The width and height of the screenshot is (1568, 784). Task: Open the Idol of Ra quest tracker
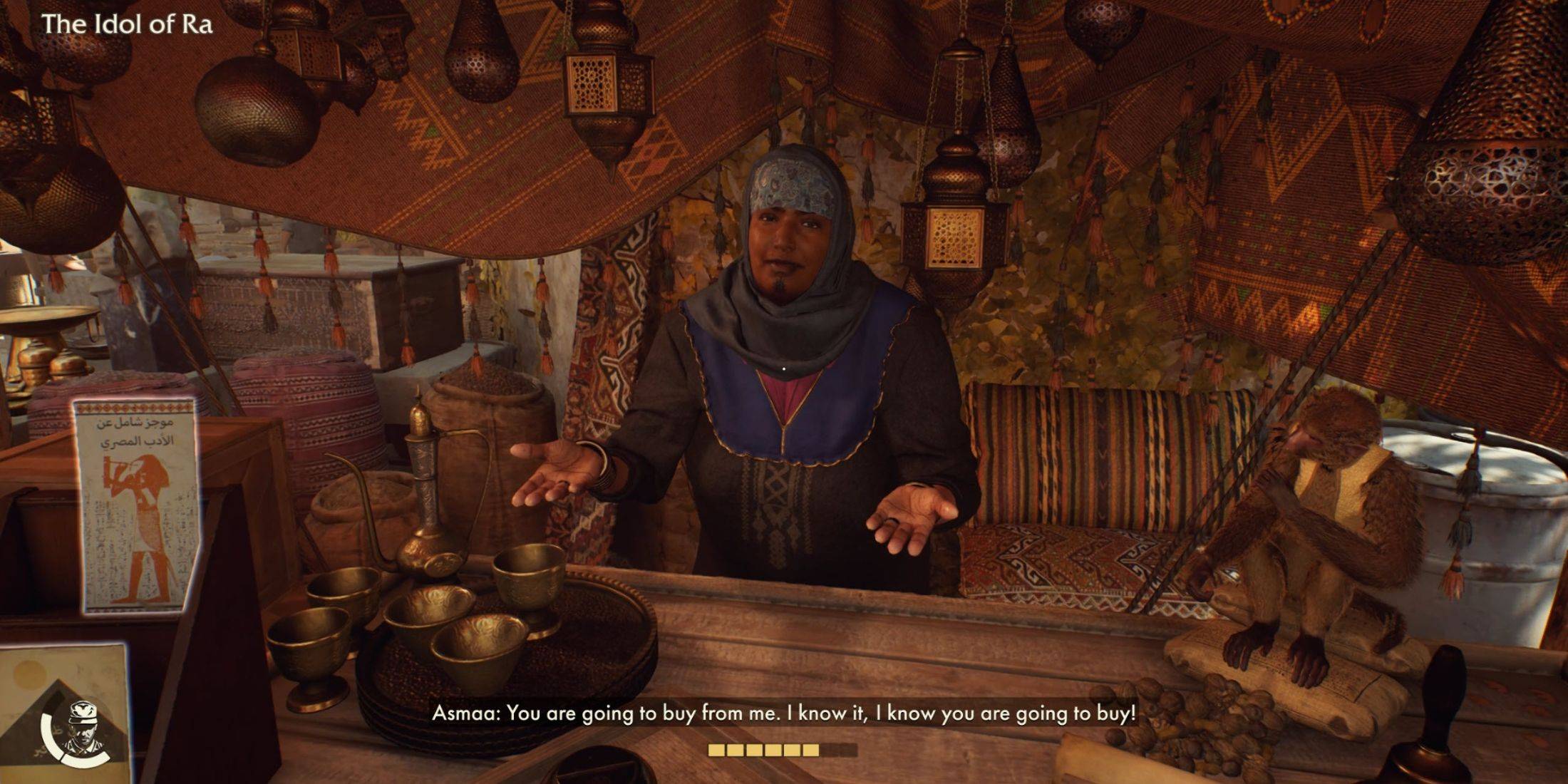[x=127, y=25]
